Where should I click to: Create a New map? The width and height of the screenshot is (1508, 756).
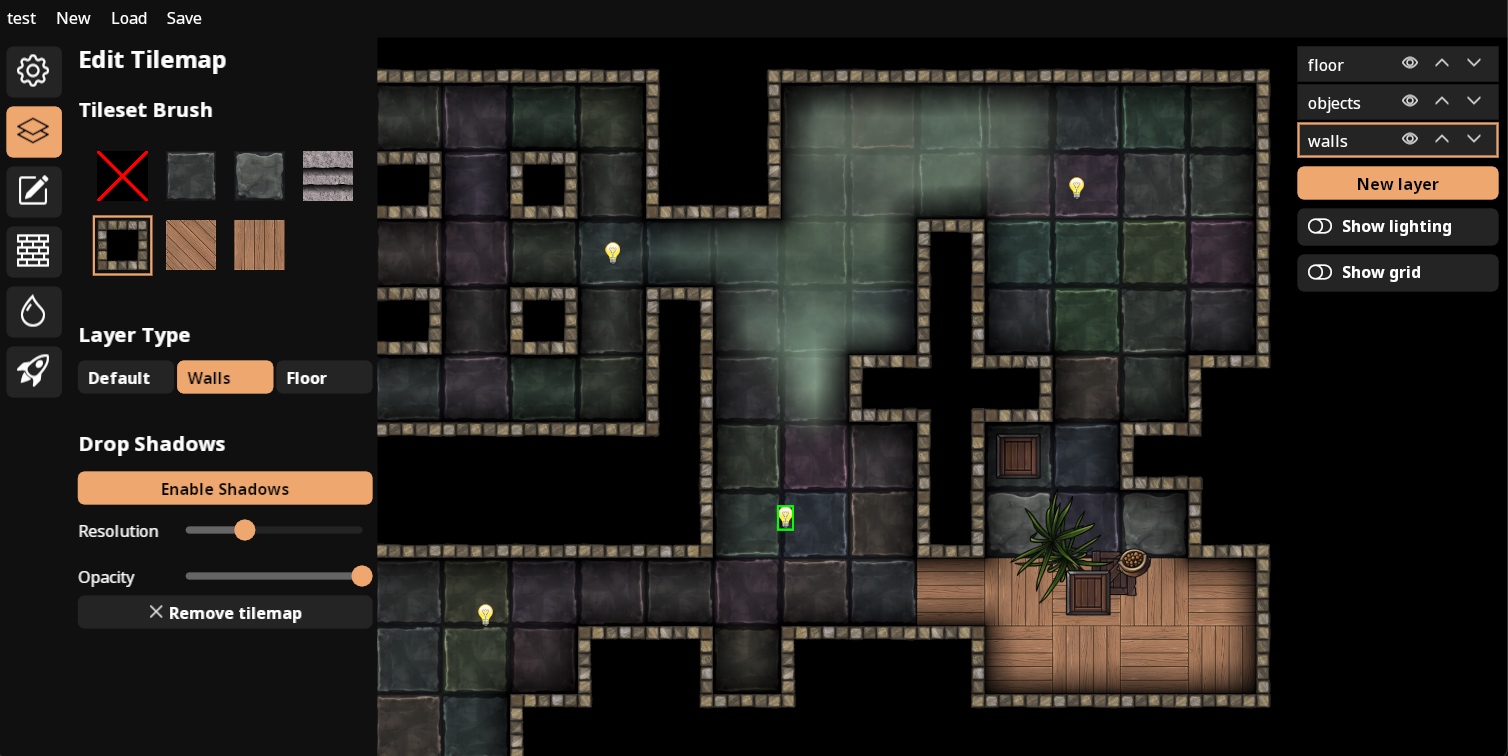[73, 18]
